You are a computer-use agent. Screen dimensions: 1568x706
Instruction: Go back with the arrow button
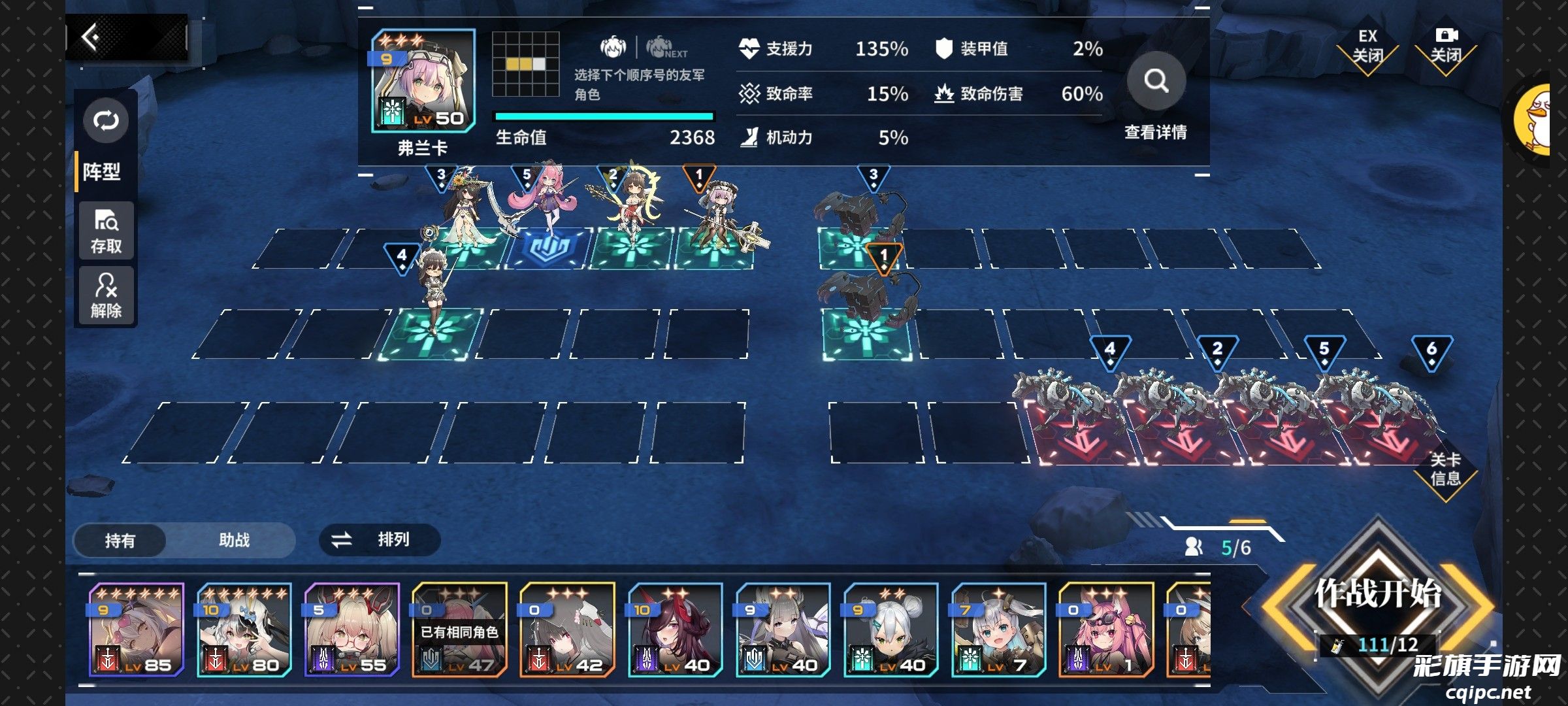(x=91, y=37)
